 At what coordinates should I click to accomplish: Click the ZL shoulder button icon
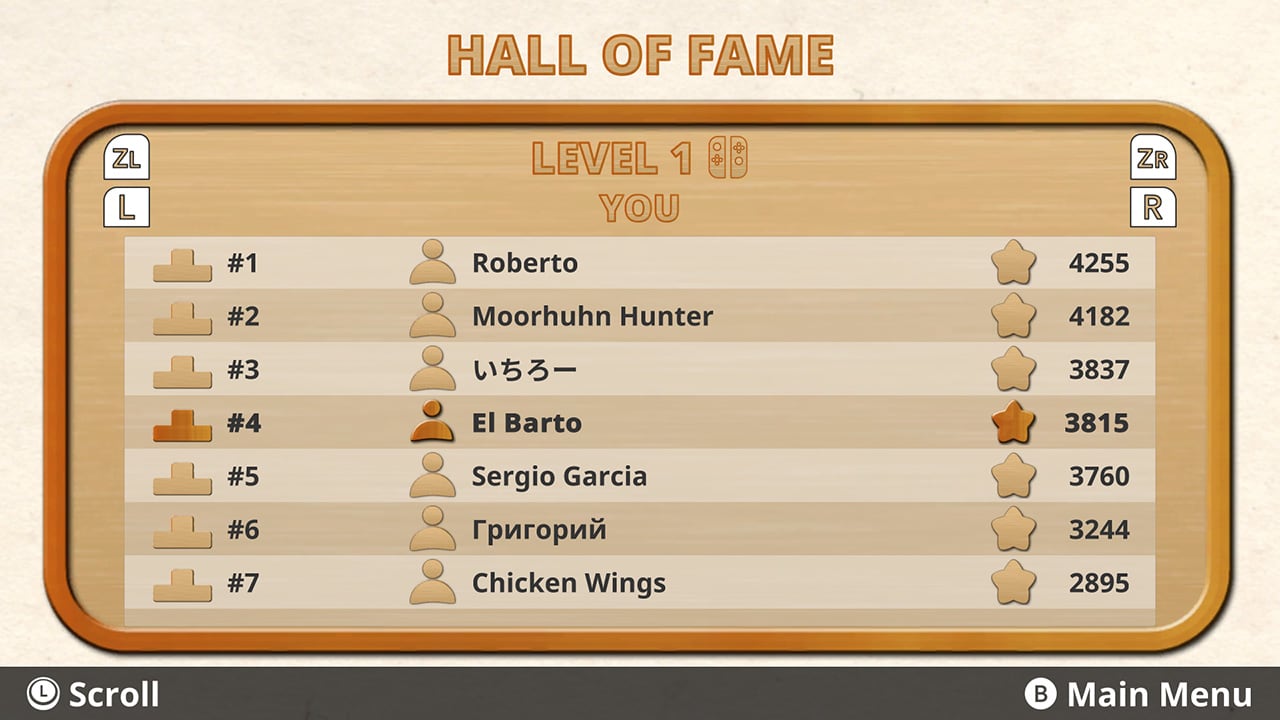tap(127, 158)
